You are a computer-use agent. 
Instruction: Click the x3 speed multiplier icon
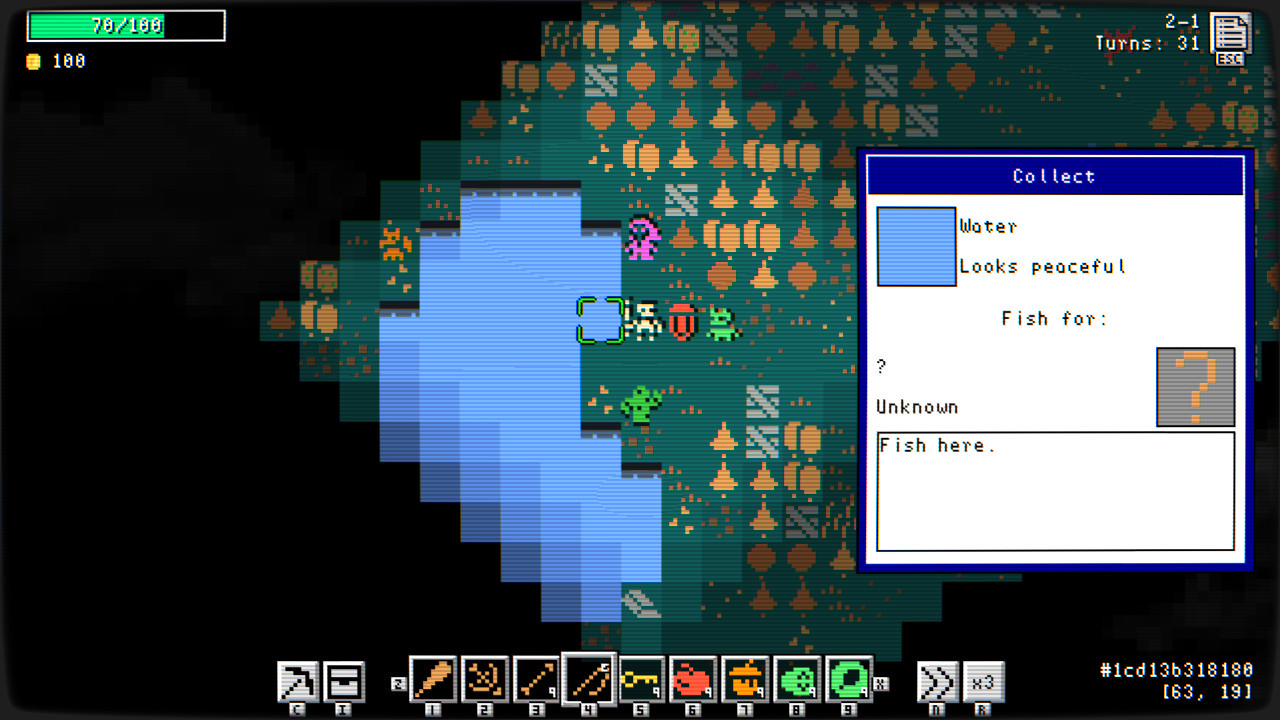[x=983, y=683]
